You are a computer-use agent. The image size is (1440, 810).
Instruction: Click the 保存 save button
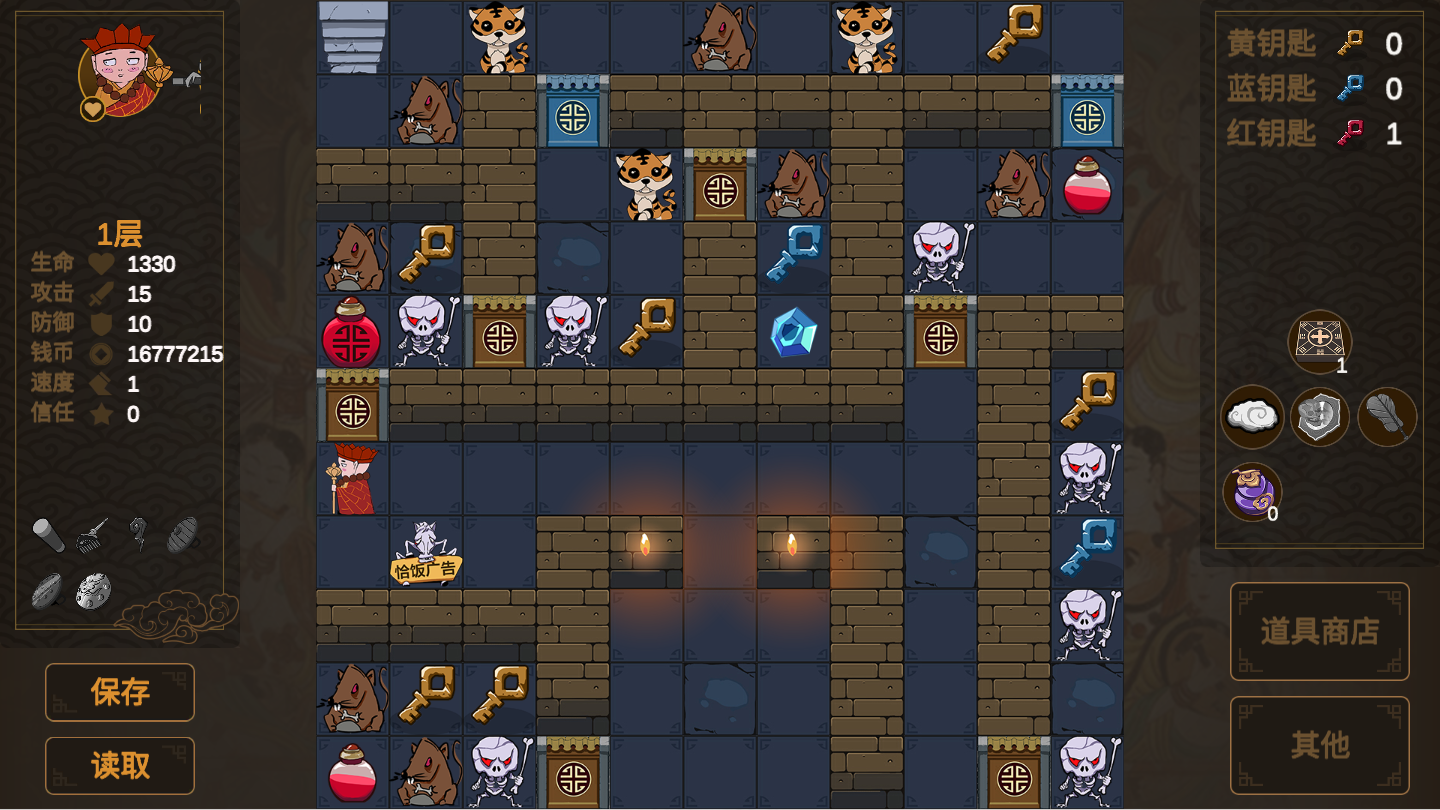120,692
